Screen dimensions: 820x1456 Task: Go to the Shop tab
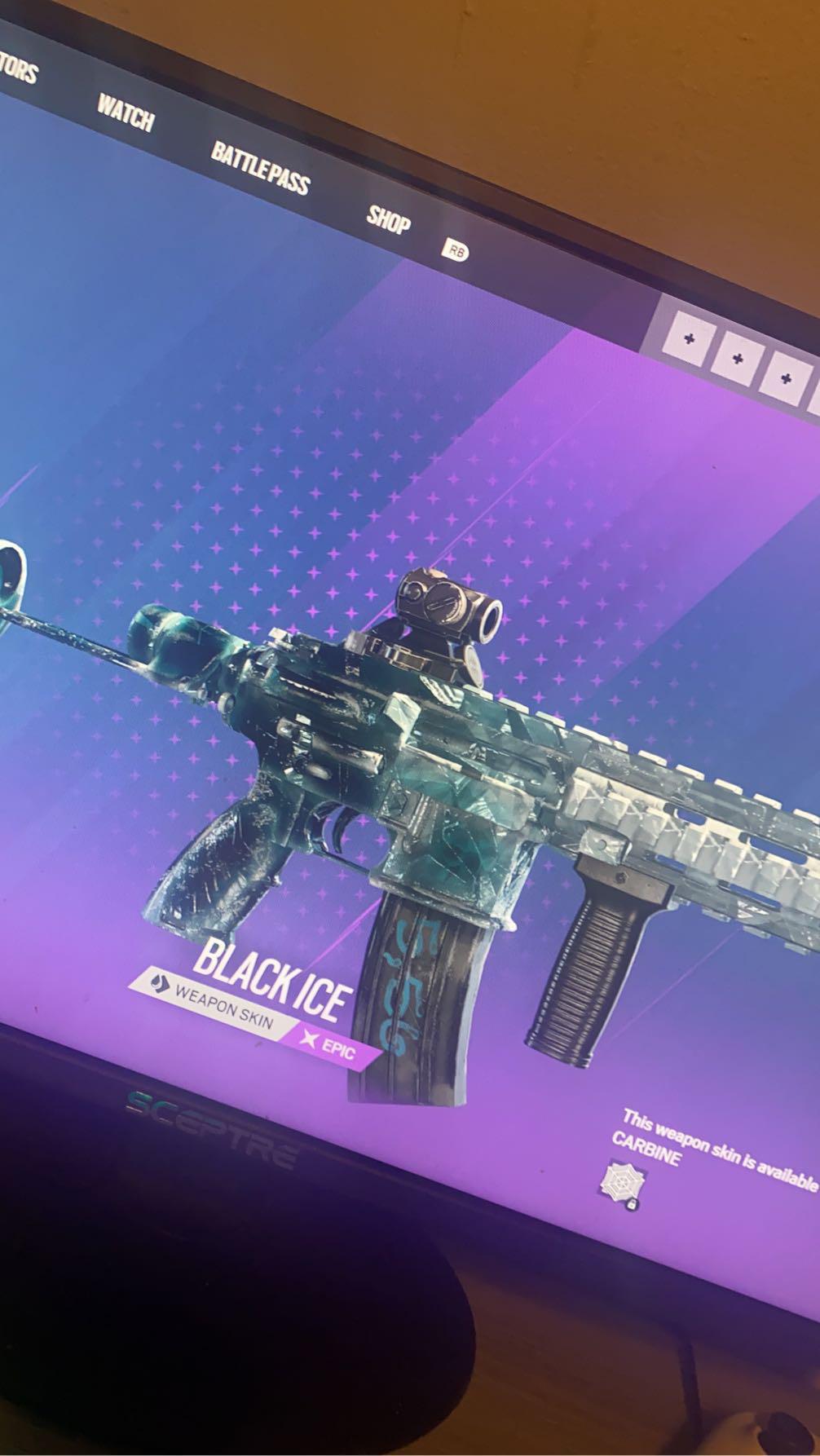click(x=388, y=218)
